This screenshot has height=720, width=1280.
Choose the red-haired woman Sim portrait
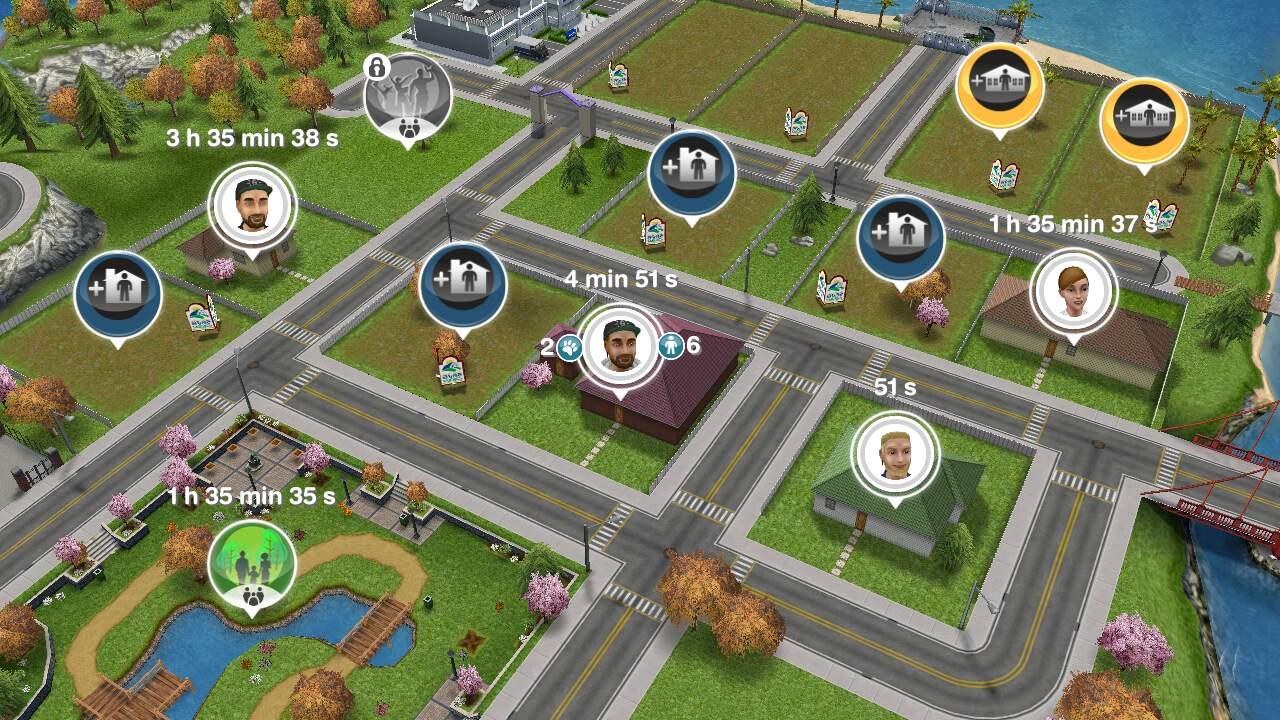tap(1074, 290)
